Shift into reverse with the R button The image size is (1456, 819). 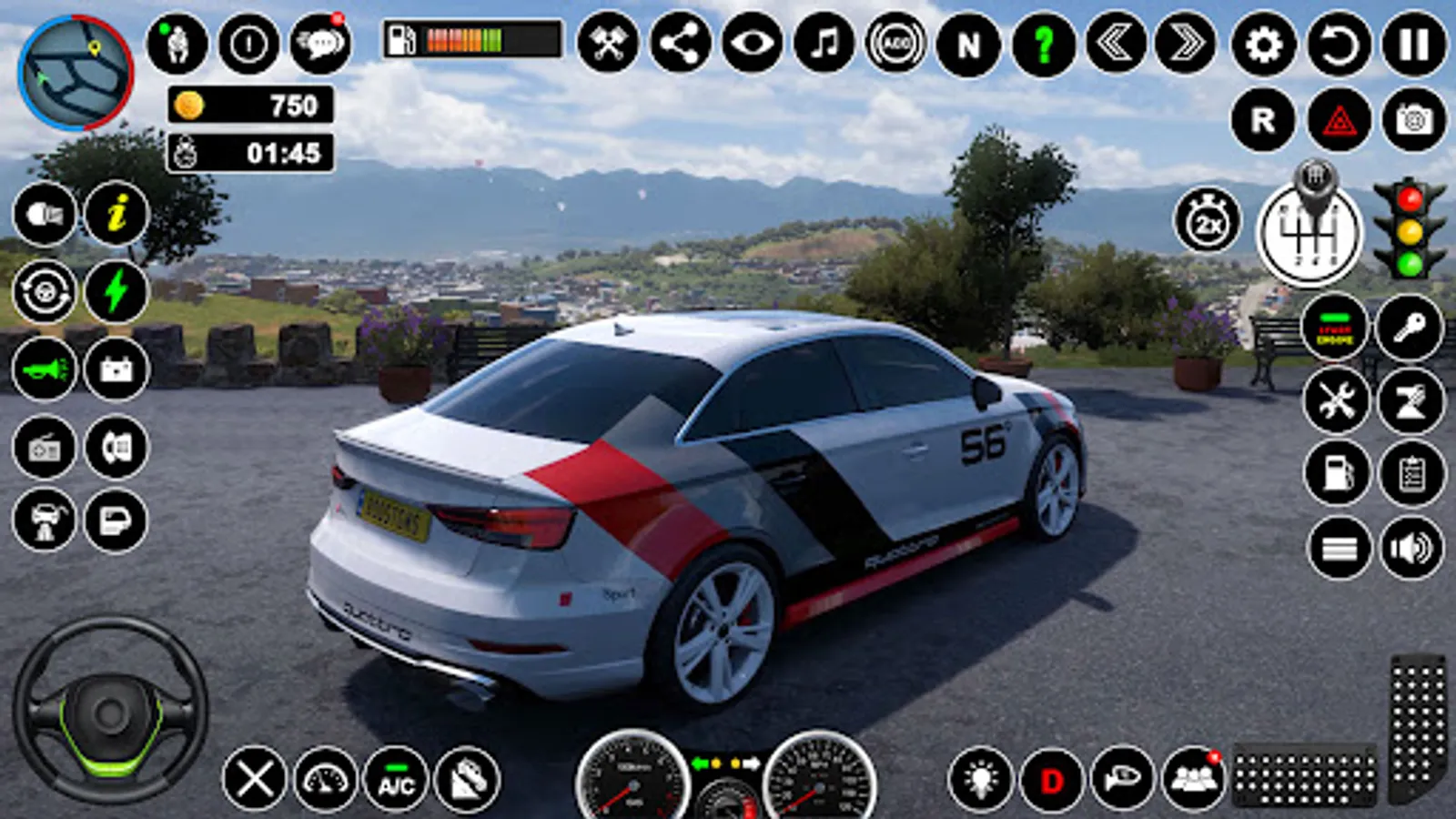(1263, 120)
